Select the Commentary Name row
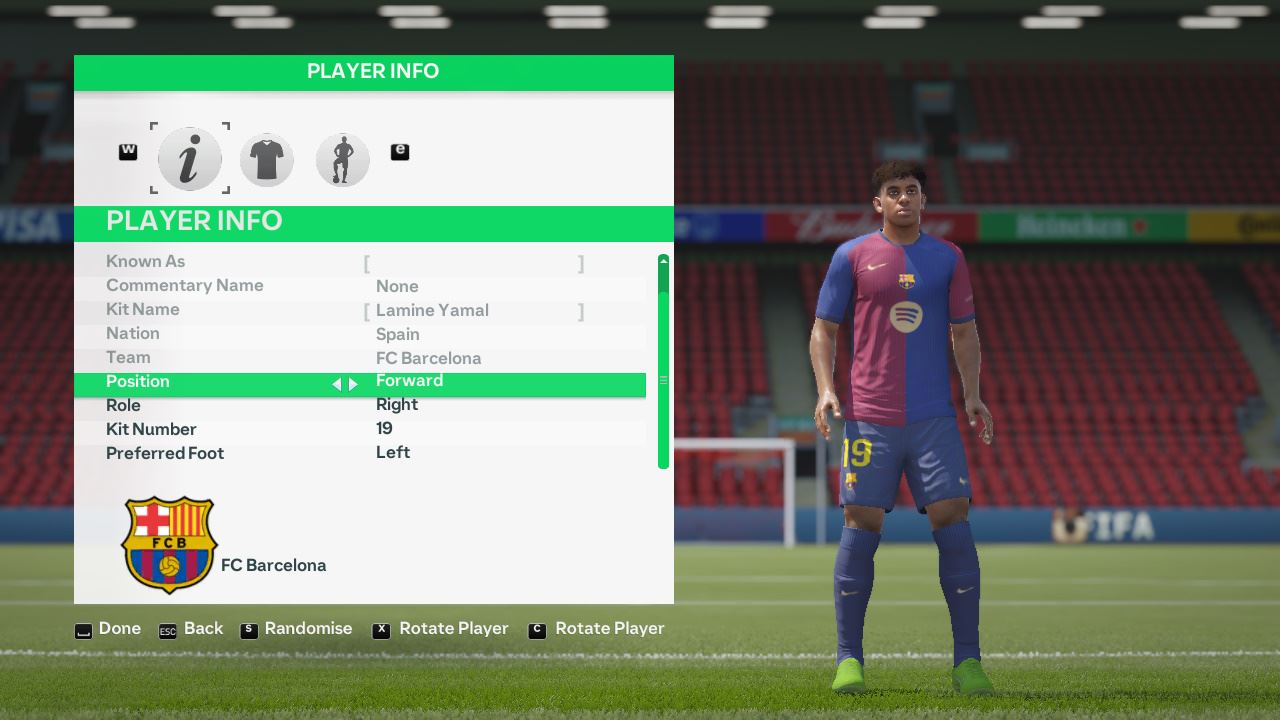Screen dimensions: 1280x720 coord(360,286)
